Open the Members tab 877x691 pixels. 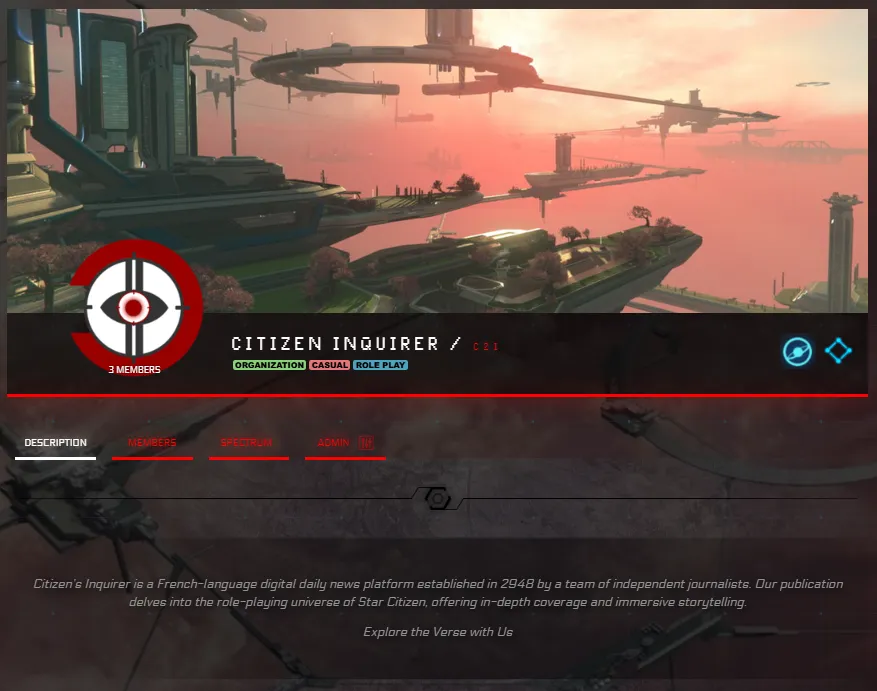pyautogui.click(x=152, y=443)
